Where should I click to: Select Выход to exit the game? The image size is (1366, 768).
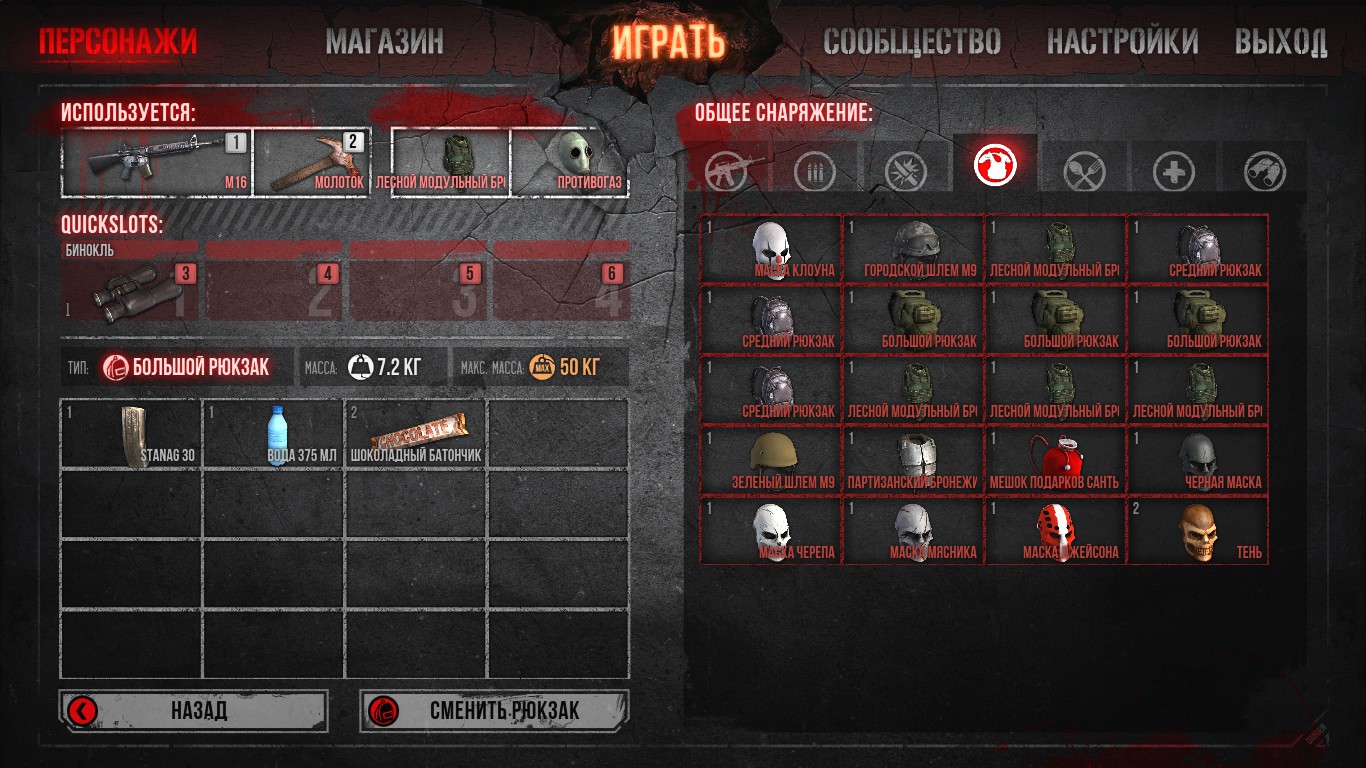click(x=1281, y=42)
